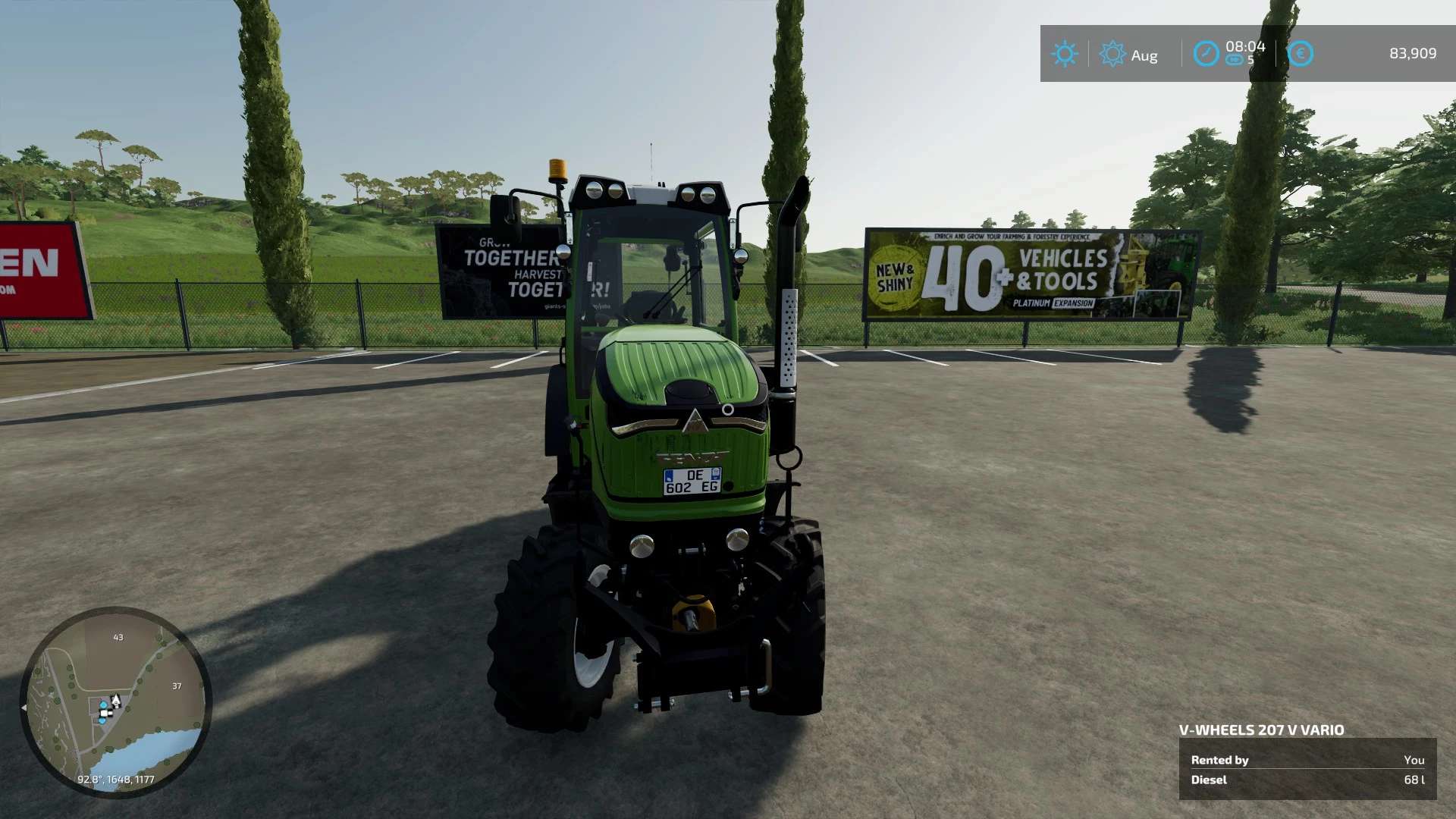Click the game clock icon
1456x819 pixels.
point(1206,54)
